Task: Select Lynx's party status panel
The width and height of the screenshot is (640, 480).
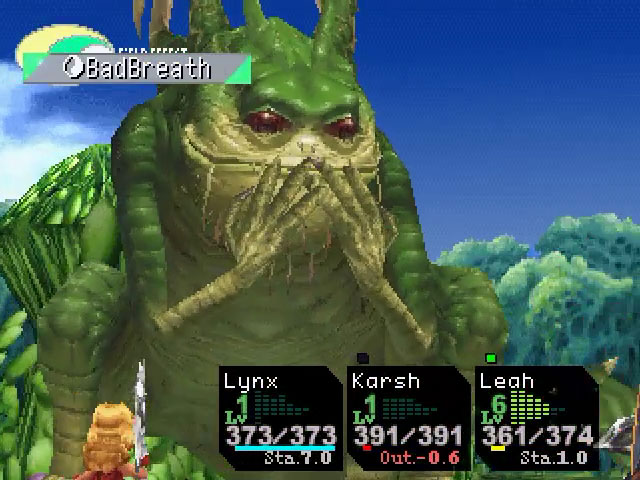Action: tap(279, 418)
